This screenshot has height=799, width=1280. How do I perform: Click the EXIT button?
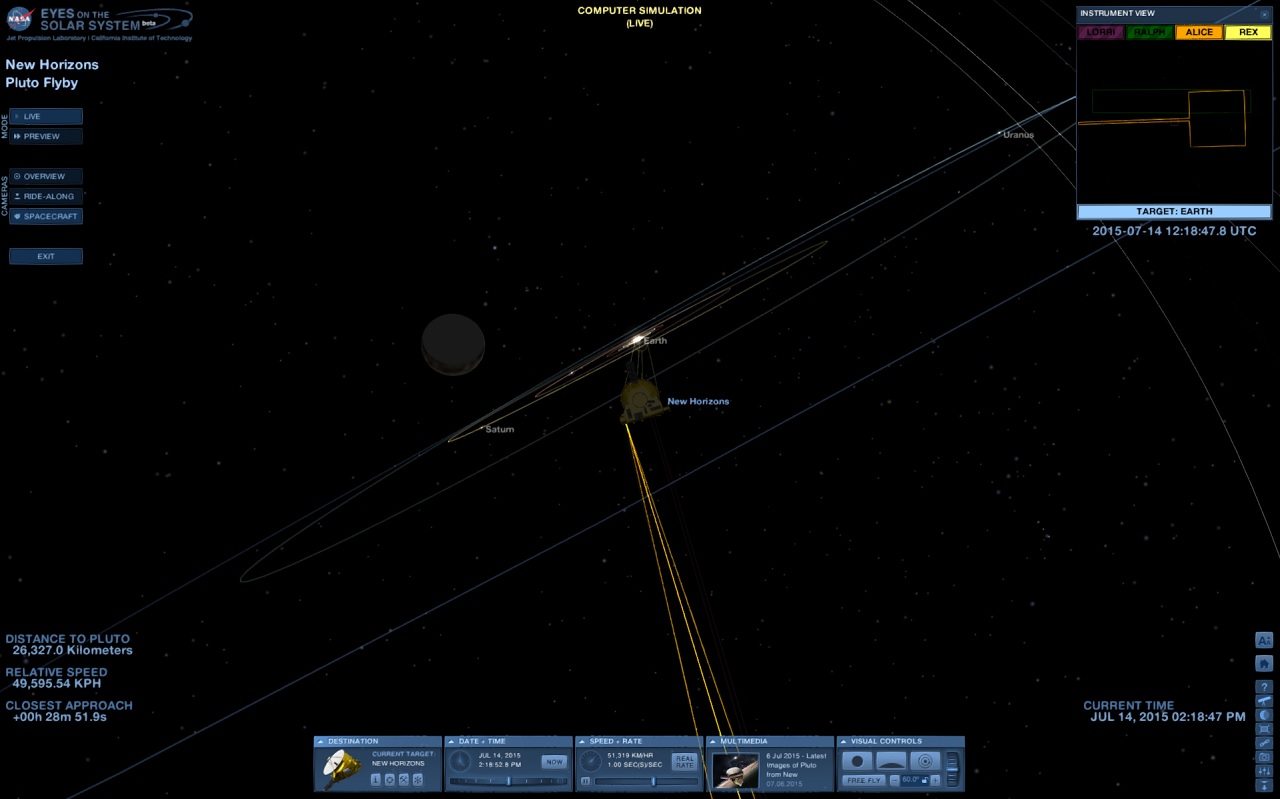[46, 256]
